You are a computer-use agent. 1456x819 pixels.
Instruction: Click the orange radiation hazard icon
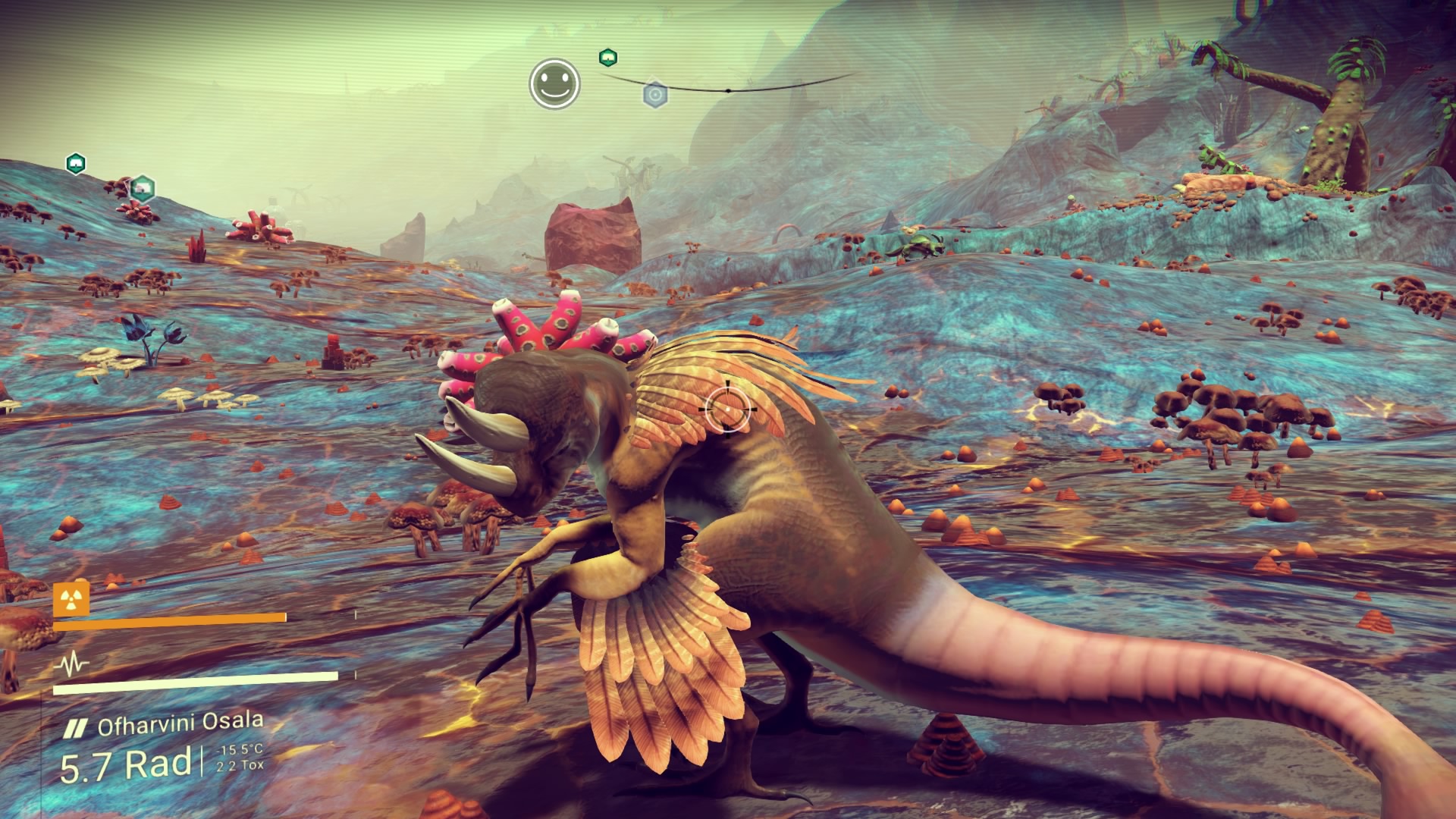tap(71, 599)
